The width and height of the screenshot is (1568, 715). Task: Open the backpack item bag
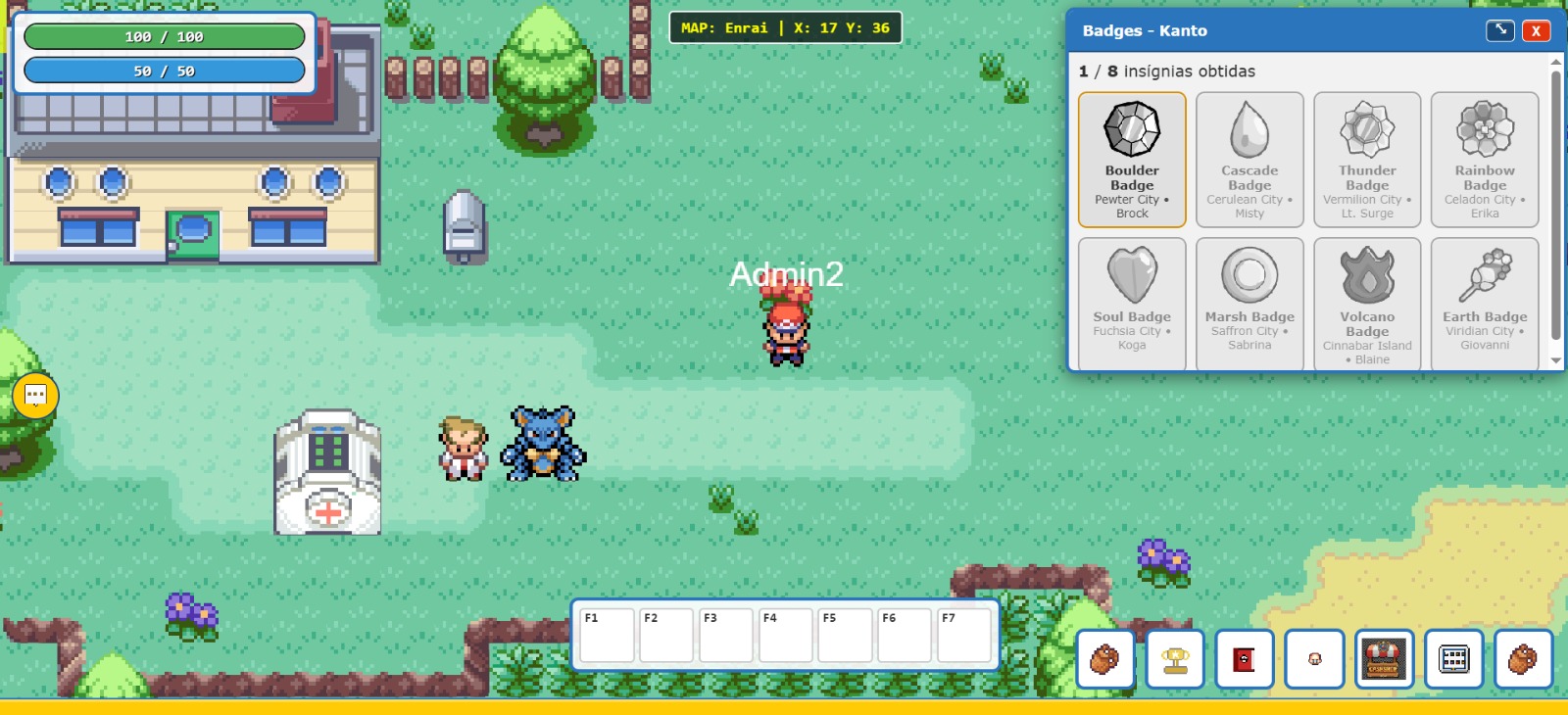tap(1104, 660)
